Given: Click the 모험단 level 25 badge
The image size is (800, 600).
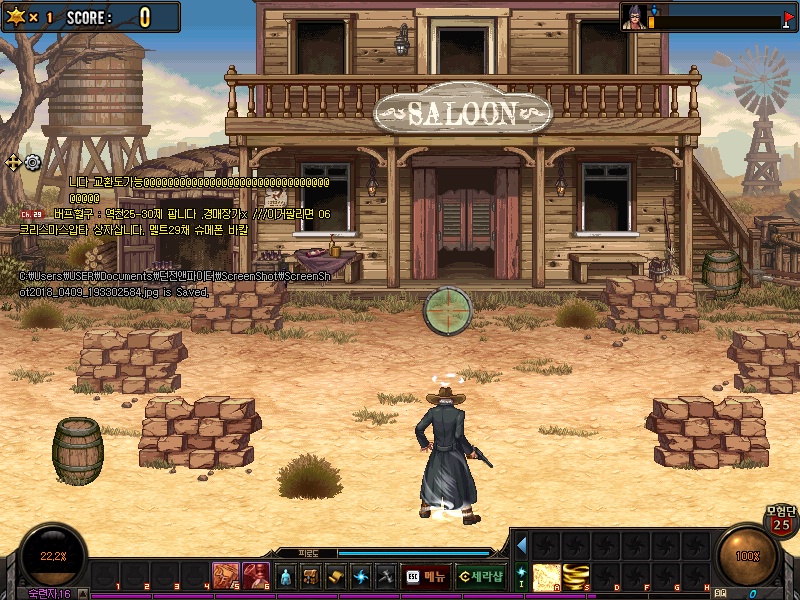Looking at the screenshot, I should [780, 519].
